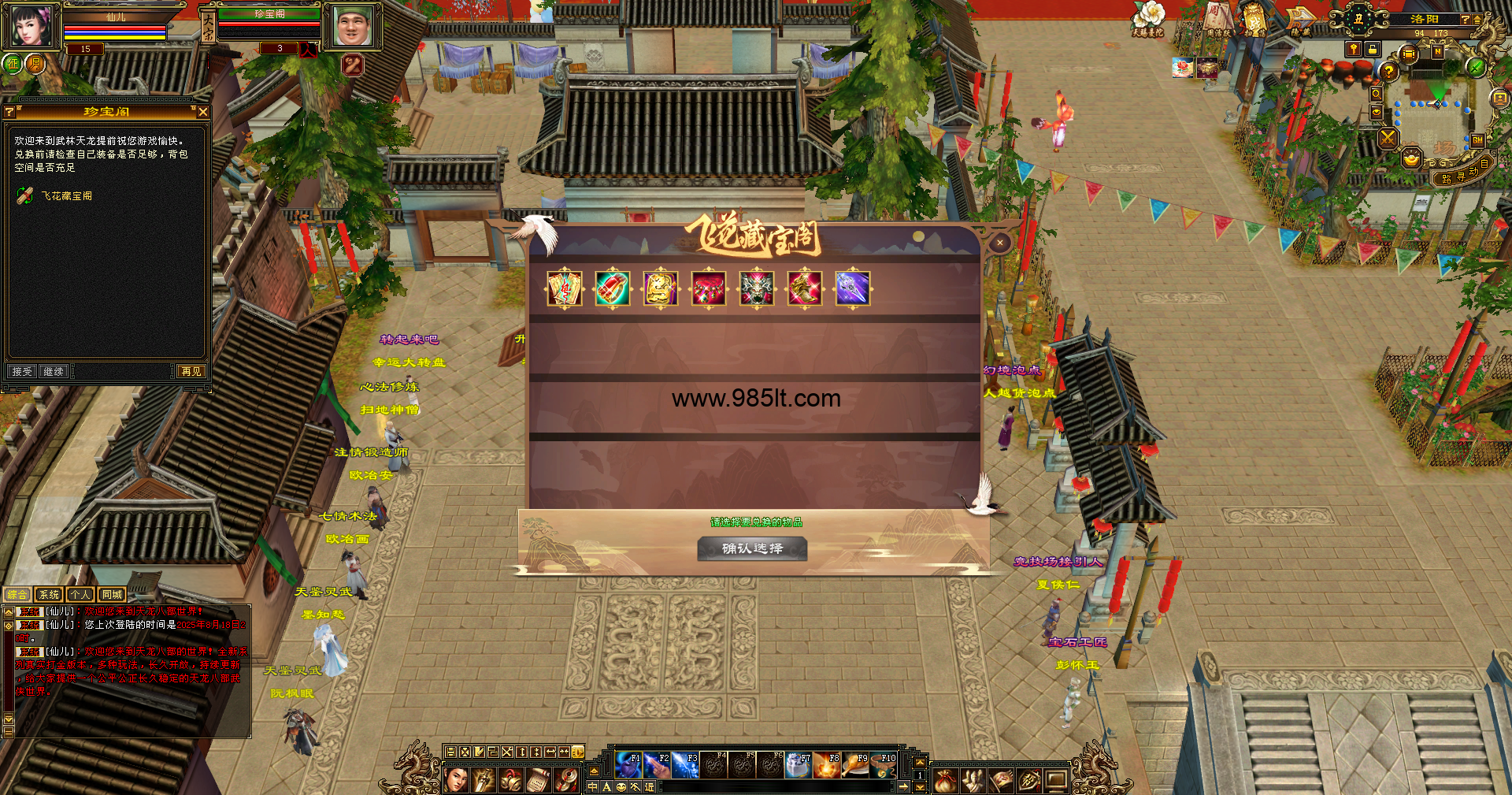Open the 周活跃 weekly activity icon
The image size is (1512, 795).
(x=1217, y=19)
